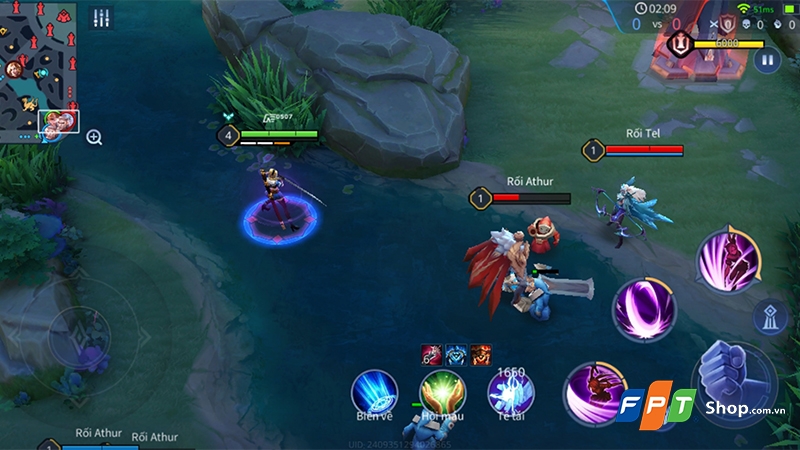Use the Hồi máu heal skill

tap(442, 393)
